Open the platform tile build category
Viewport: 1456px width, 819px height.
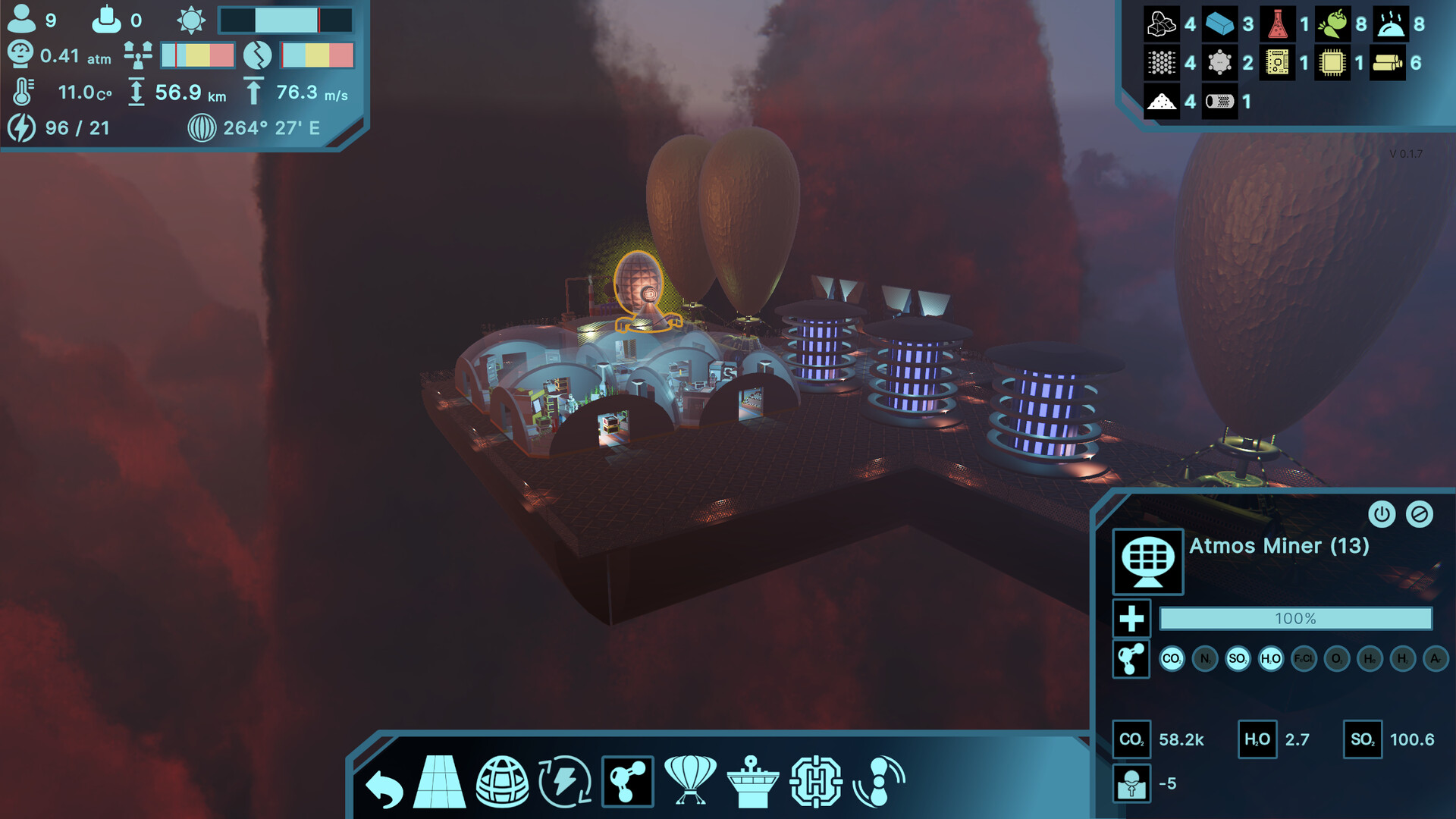pyautogui.click(x=440, y=782)
